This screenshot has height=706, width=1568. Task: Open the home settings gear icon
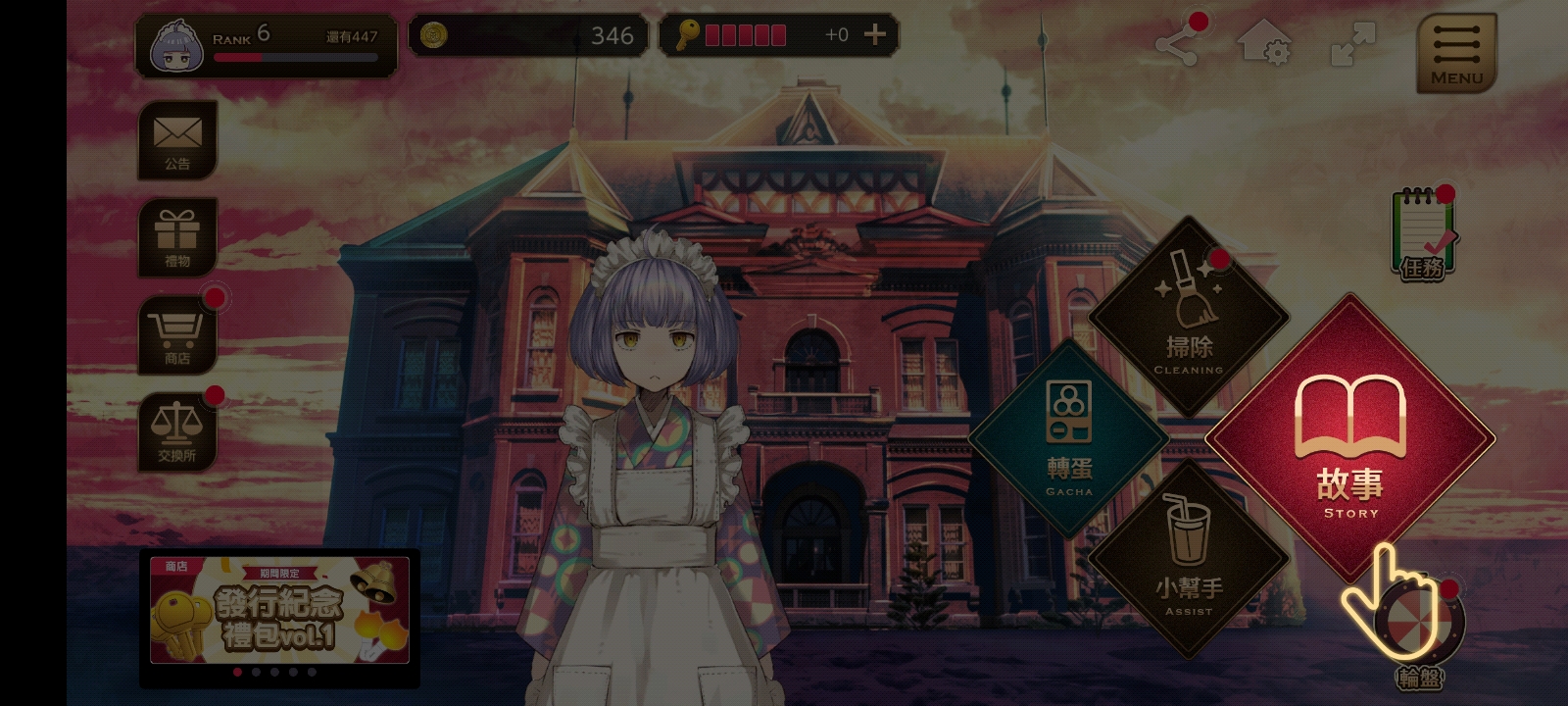(x=1263, y=45)
